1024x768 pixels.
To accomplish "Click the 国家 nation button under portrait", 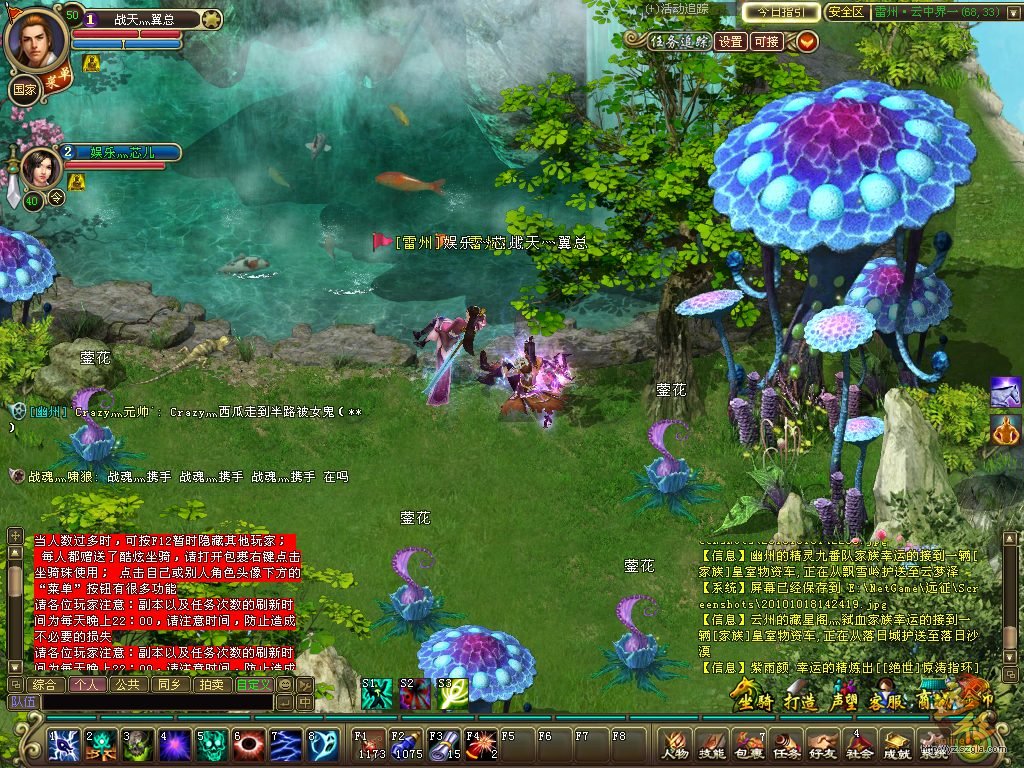I will 24,88.
